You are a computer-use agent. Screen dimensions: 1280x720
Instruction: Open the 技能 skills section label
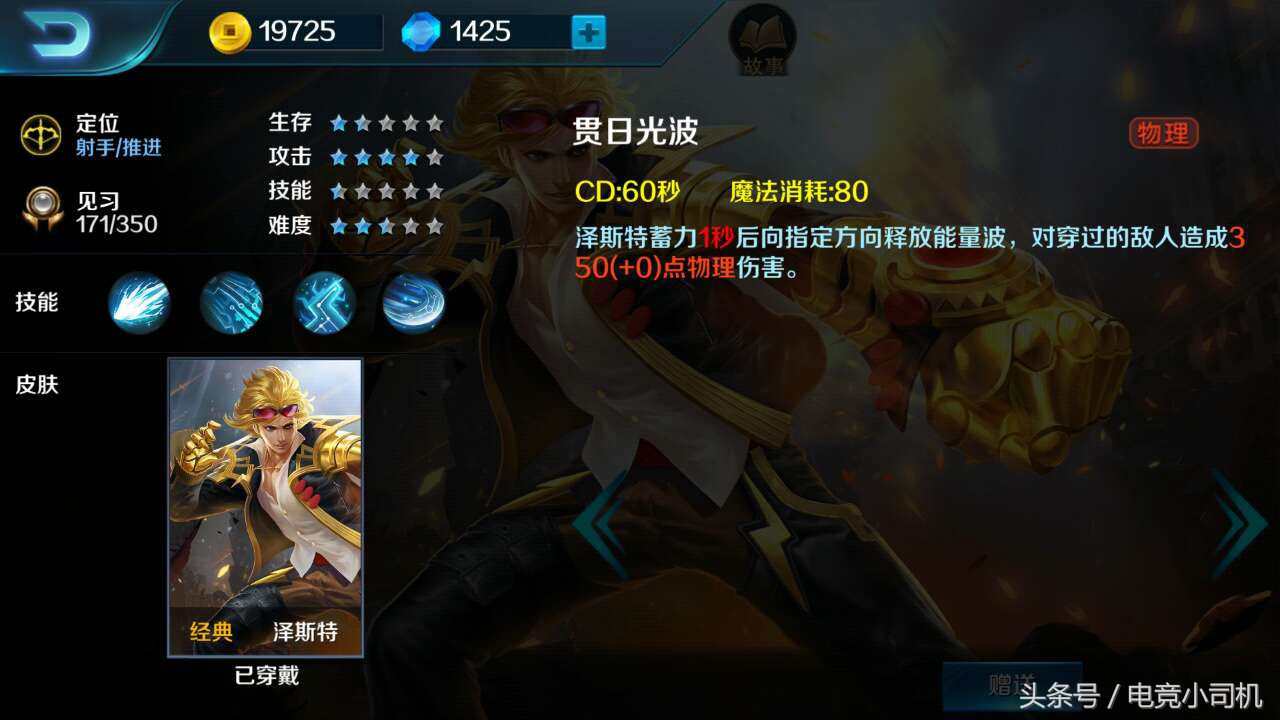(37, 303)
